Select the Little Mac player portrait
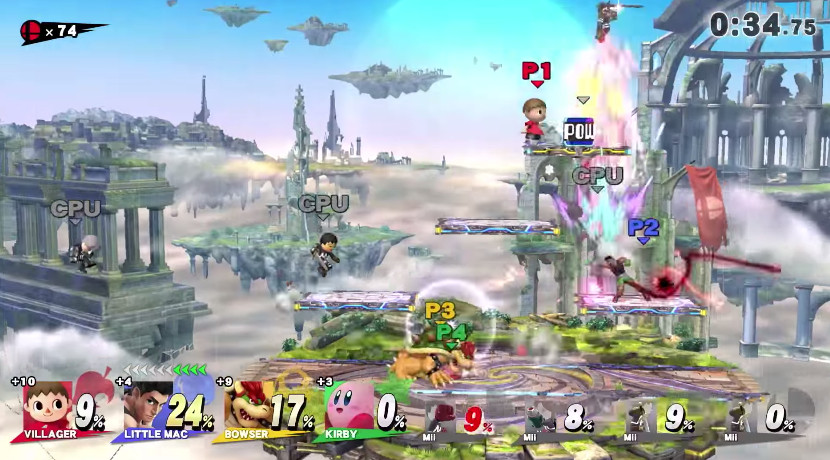The height and width of the screenshot is (460, 830). [147, 406]
